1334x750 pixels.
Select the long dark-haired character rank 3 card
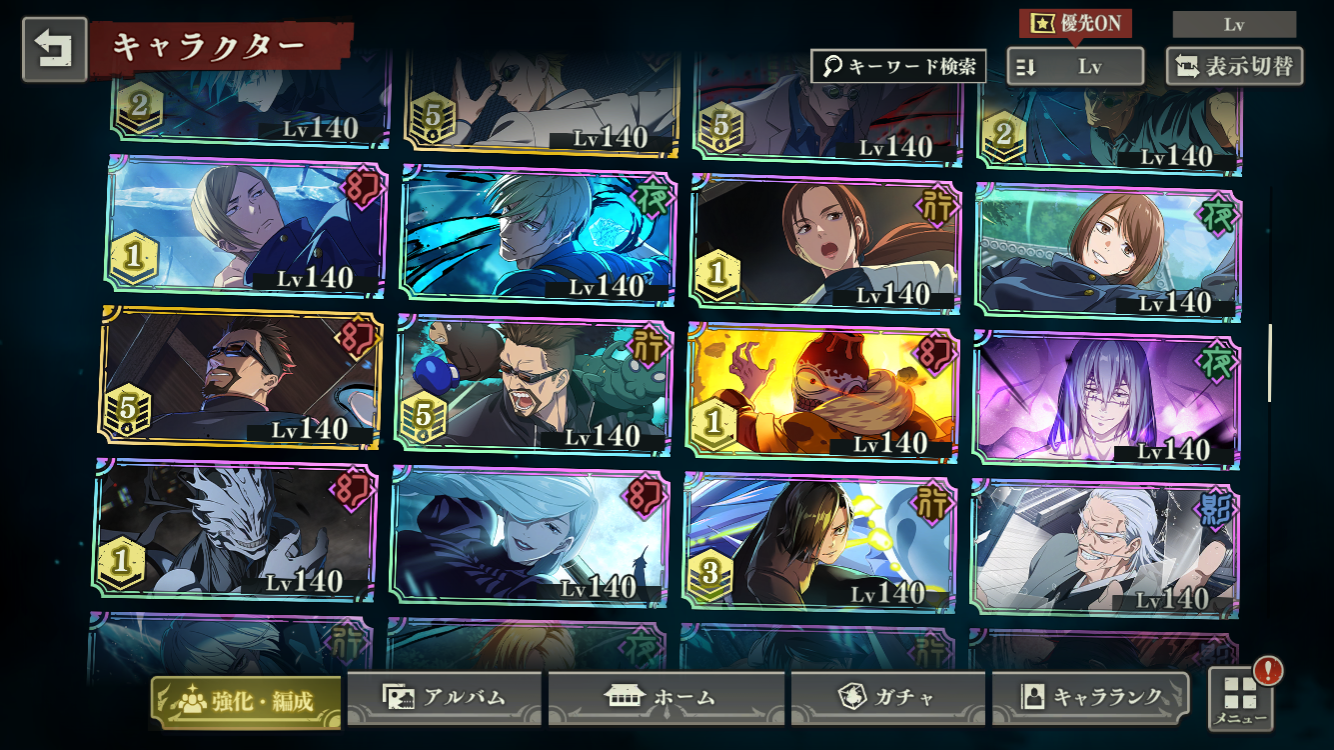point(819,541)
